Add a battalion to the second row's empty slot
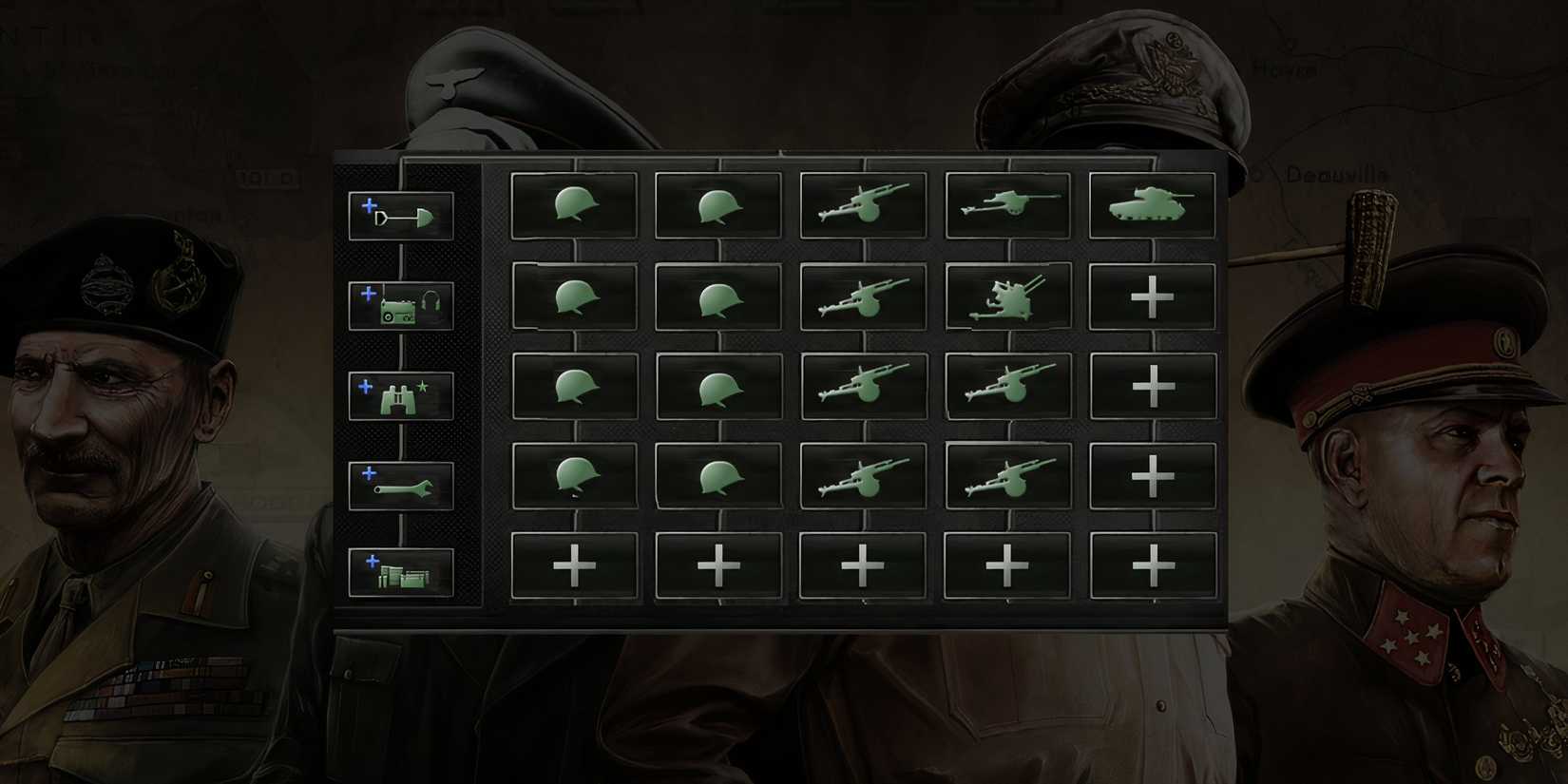Screen dimensions: 1568x784 point(1153,295)
